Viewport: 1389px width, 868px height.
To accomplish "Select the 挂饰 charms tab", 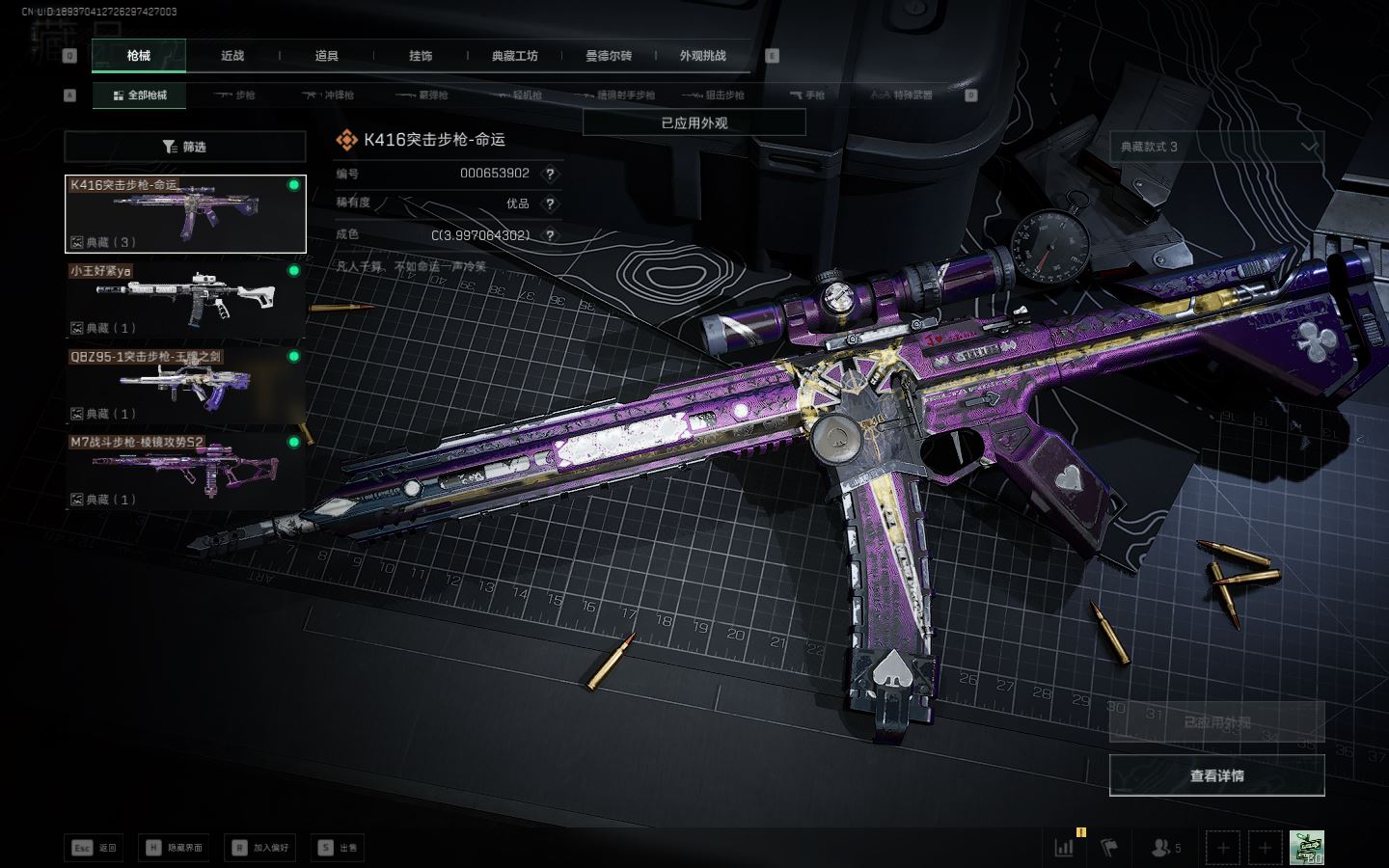I will pyautogui.click(x=421, y=56).
